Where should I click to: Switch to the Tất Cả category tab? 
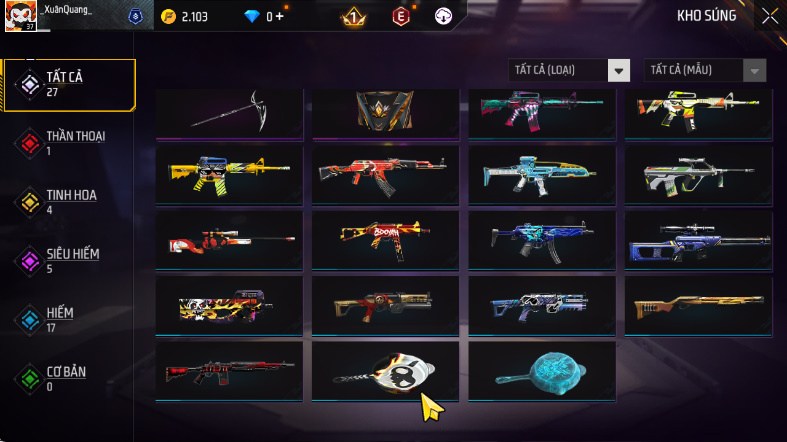click(x=70, y=84)
